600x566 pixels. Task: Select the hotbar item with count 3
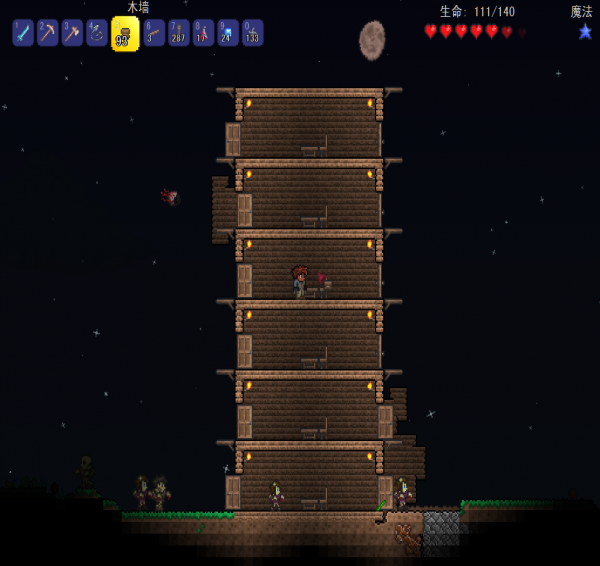[x=154, y=33]
